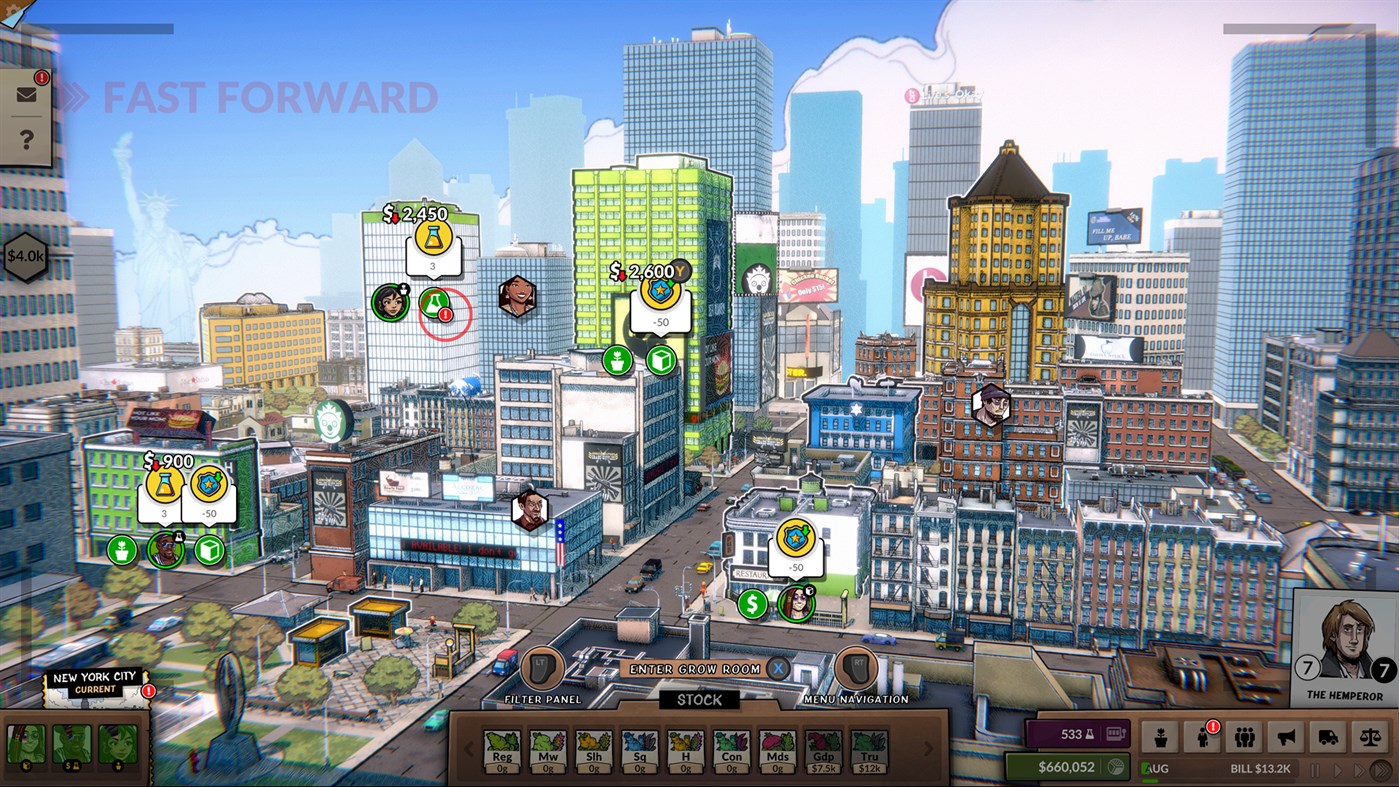Open marketing via the megaphone icon
The height and width of the screenshot is (787, 1399).
tap(1285, 737)
